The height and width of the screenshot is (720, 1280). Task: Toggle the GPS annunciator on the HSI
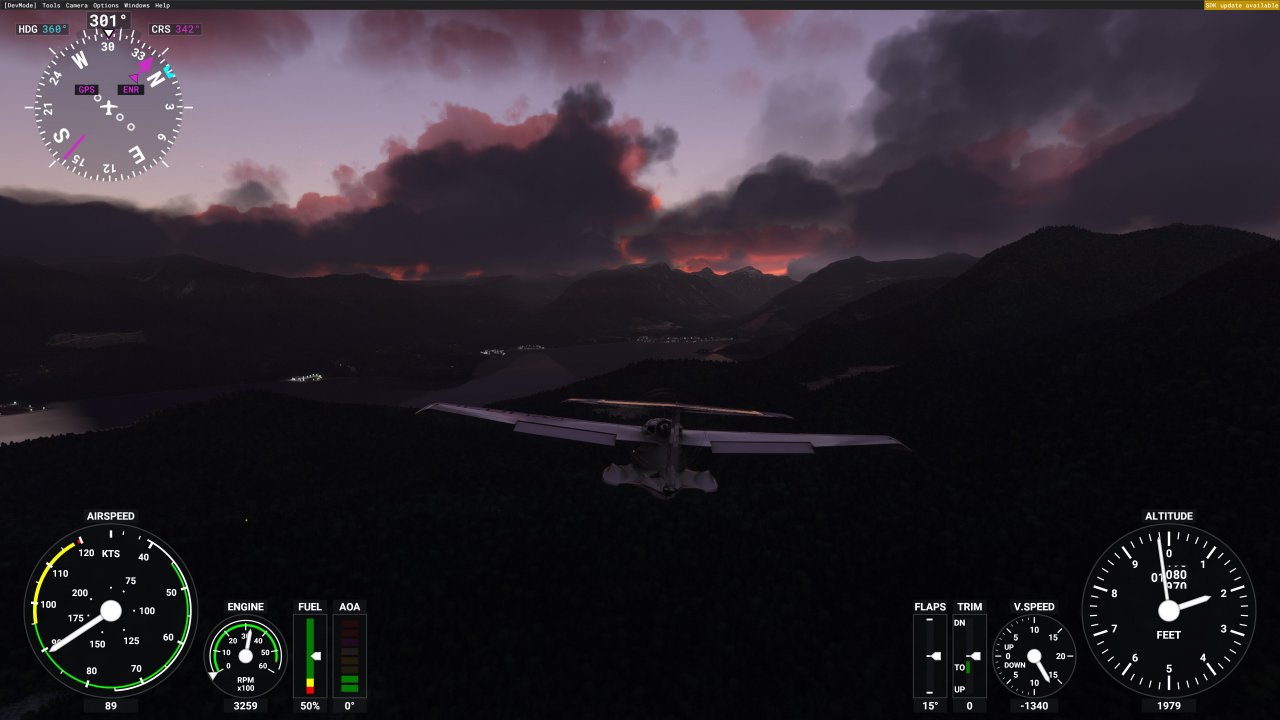click(x=85, y=89)
